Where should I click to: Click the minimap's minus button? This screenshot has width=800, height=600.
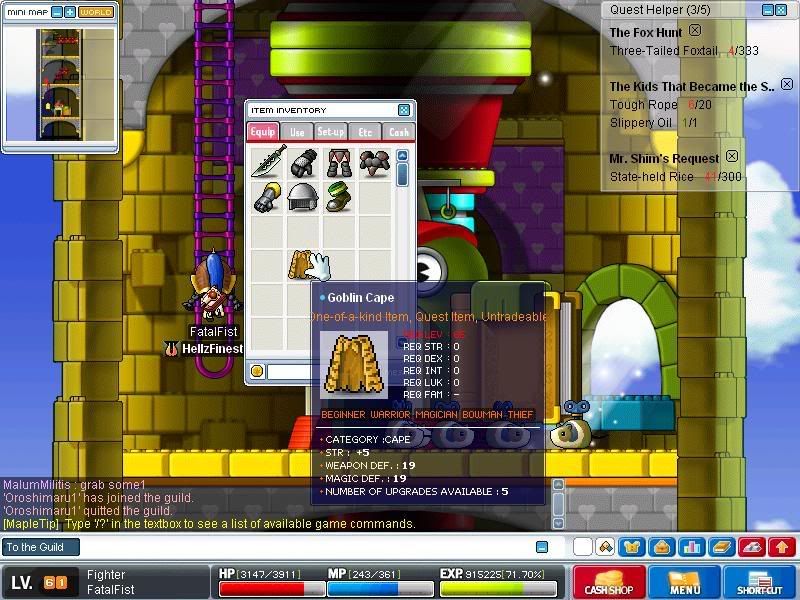click(56, 12)
